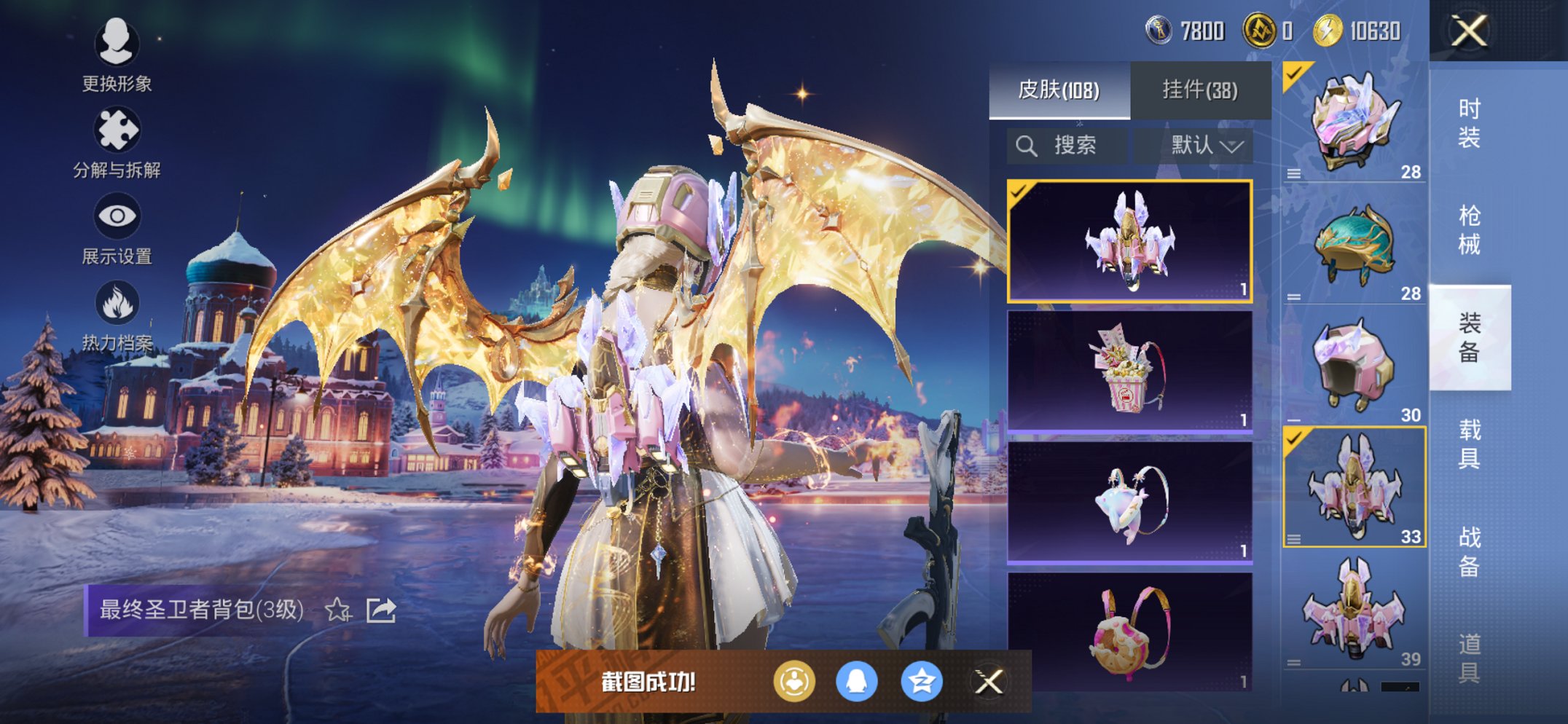Open the 热力档案 flame archive
Viewport: 1568px width, 724px height.
point(117,315)
